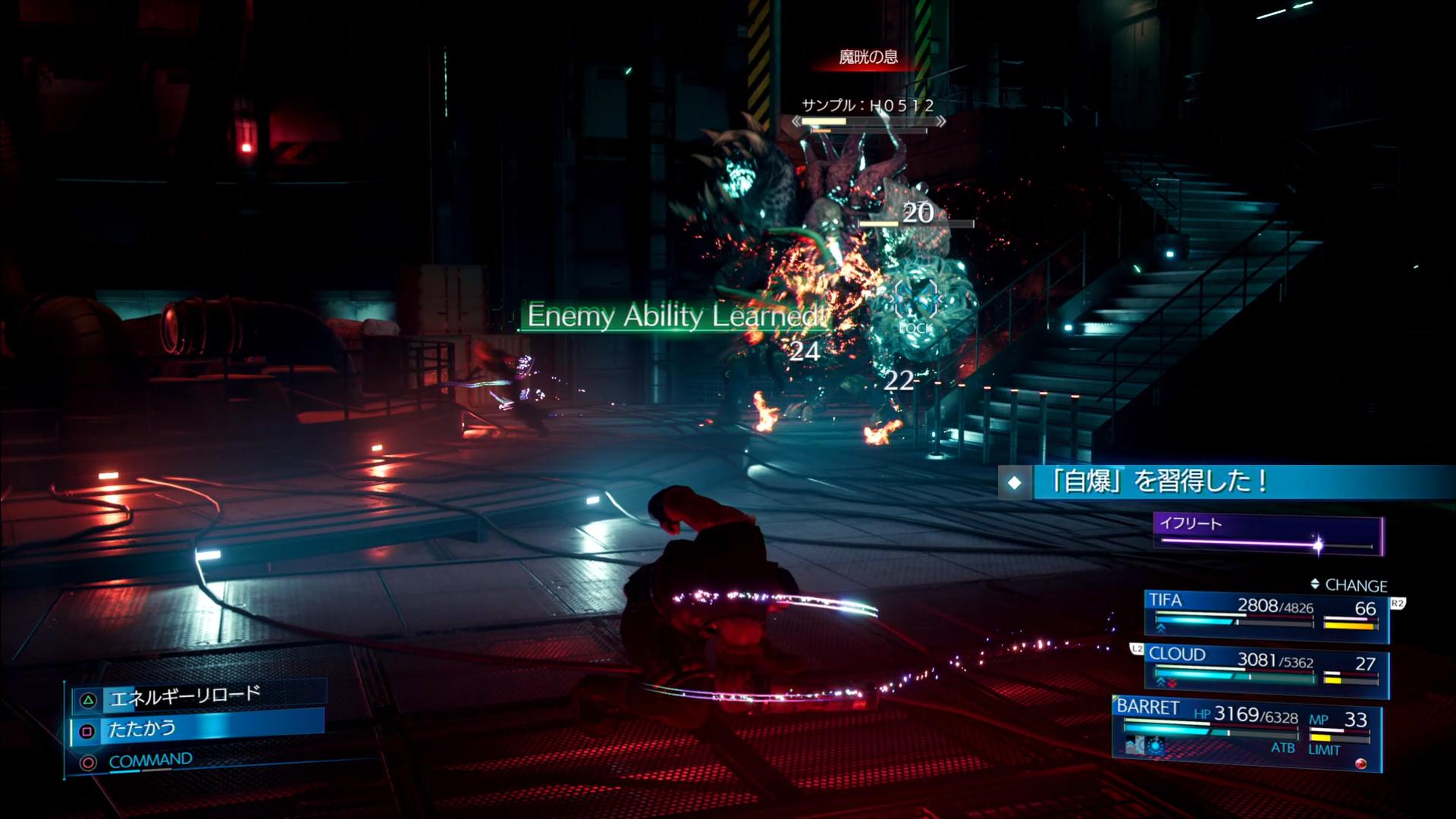Screen dimensions: 1456x819
Task: Select the エネルギーリロード command
Action: 185,696
